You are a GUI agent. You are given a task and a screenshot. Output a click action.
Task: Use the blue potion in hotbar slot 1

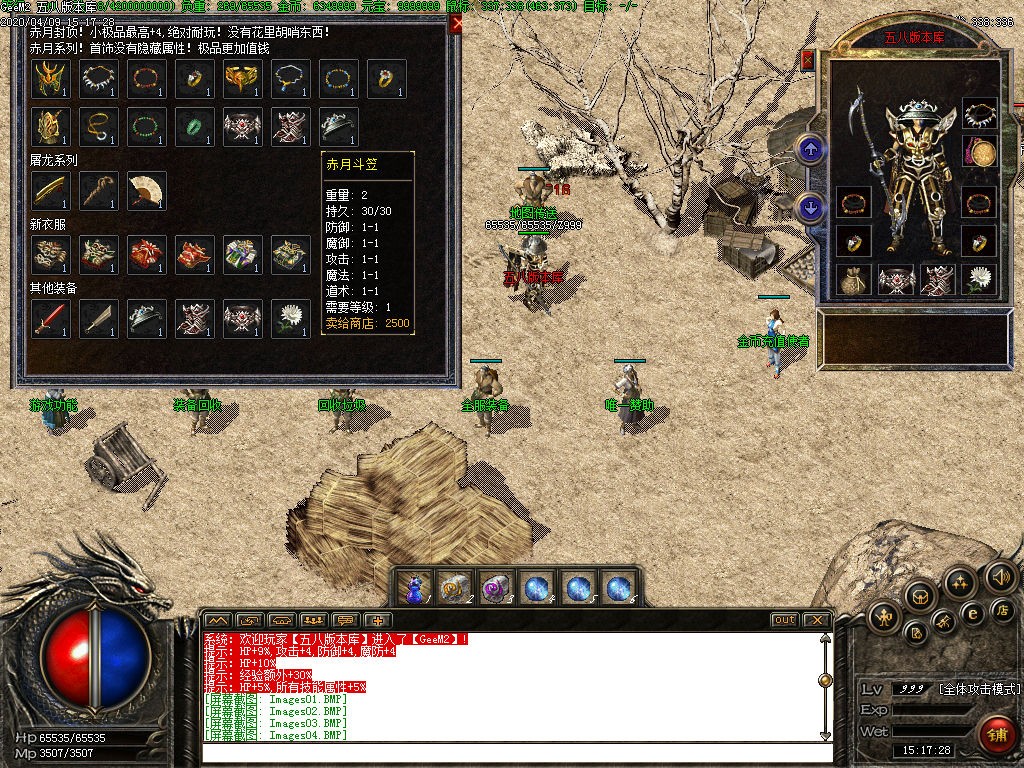[x=414, y=588]
